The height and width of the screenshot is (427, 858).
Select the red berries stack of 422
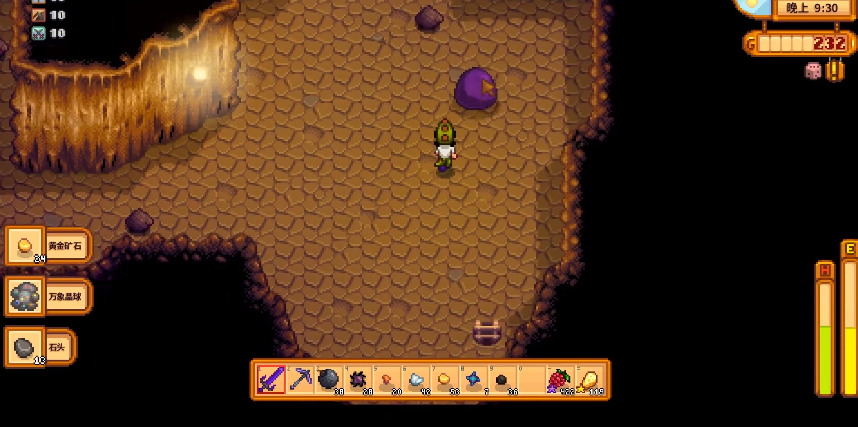(559, 380)
